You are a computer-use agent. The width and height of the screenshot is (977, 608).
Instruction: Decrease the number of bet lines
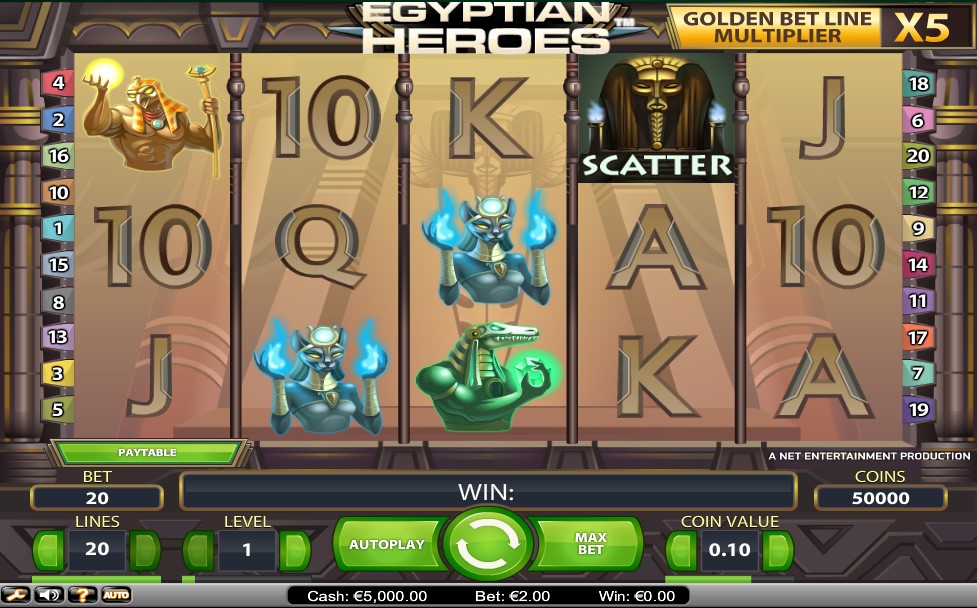[49, 551]
